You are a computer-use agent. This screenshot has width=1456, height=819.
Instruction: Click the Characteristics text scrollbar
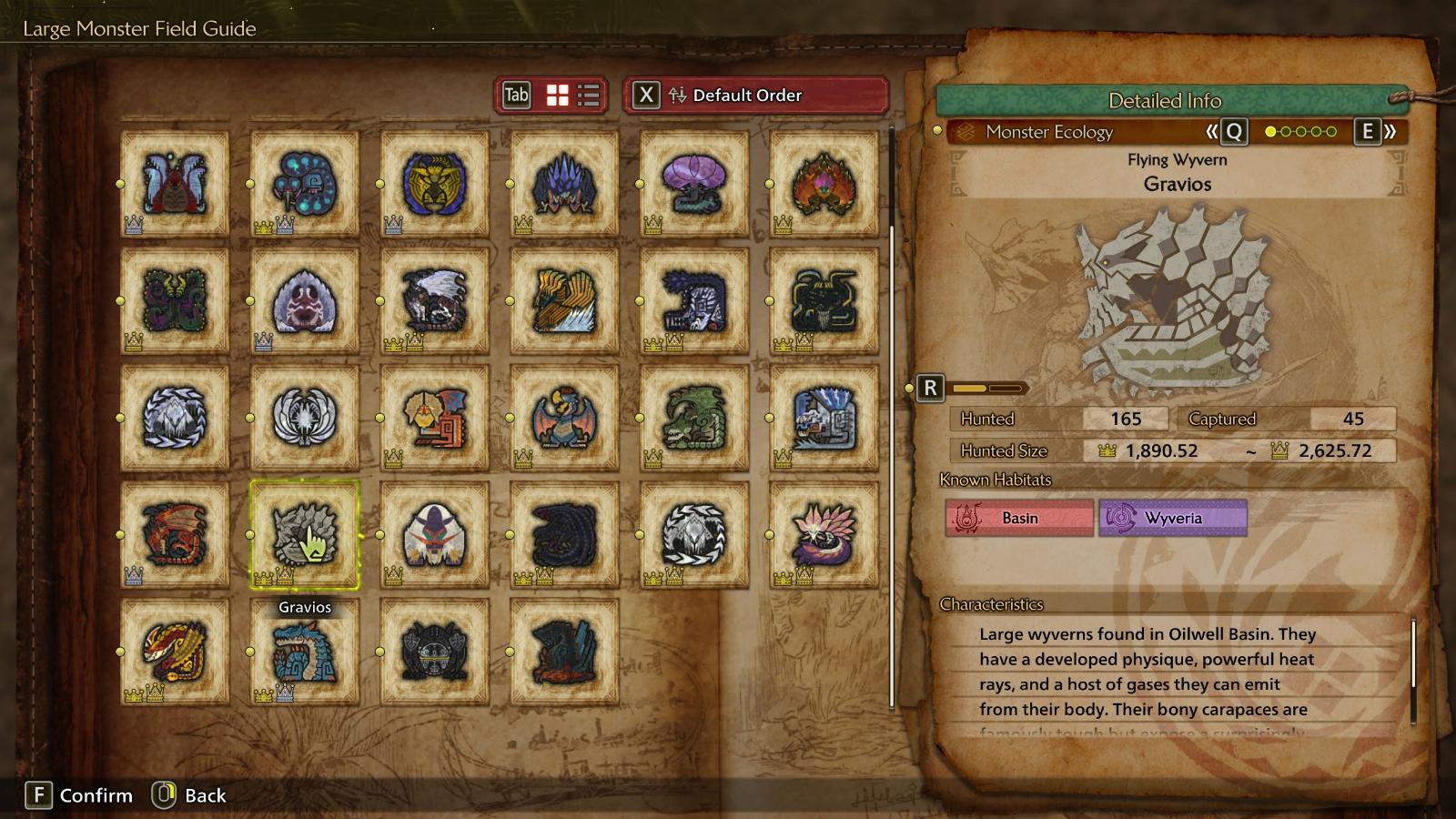(x=1413, y=655)
